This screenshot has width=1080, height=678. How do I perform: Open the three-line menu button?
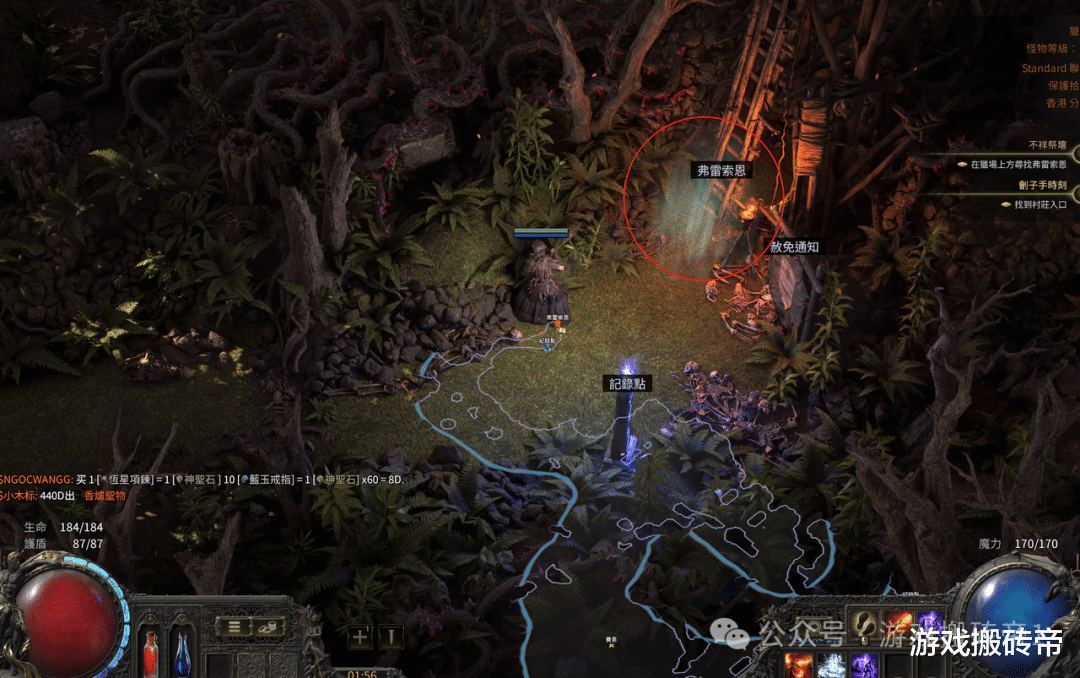point(234,627)
